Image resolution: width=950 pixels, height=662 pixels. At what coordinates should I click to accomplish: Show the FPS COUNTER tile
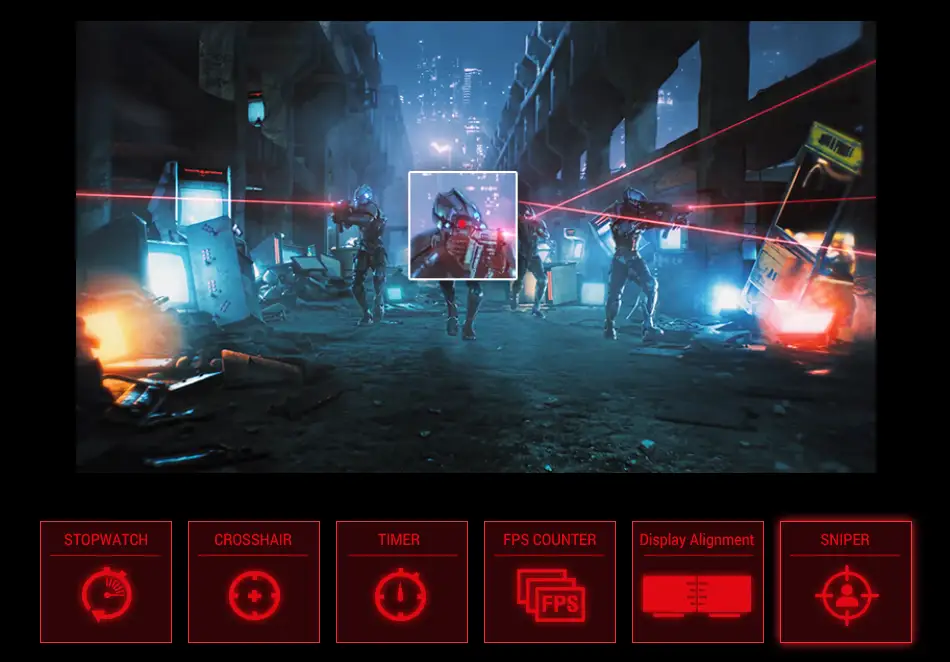click(550, 581)
